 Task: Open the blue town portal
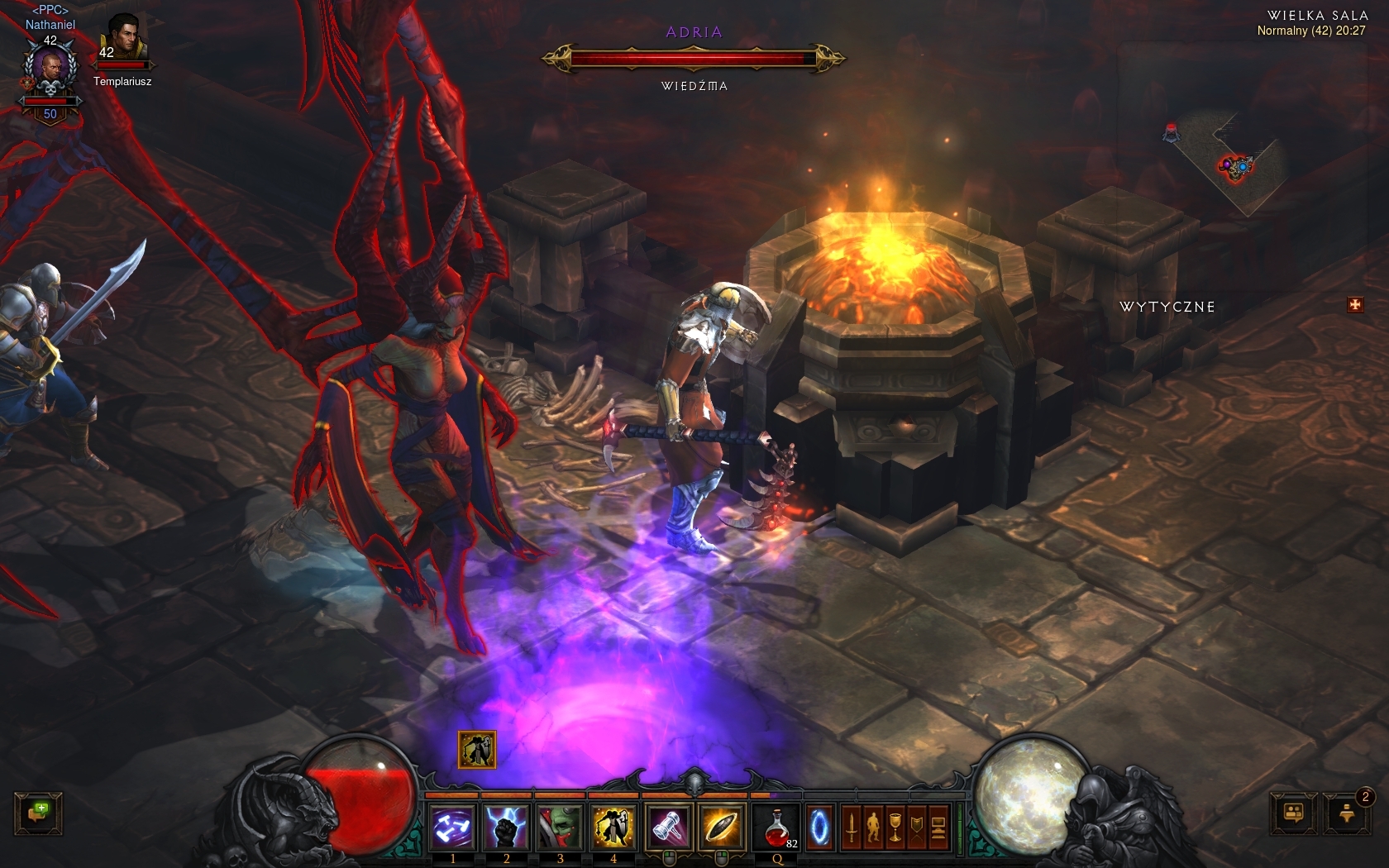click(x=819, y=827)
